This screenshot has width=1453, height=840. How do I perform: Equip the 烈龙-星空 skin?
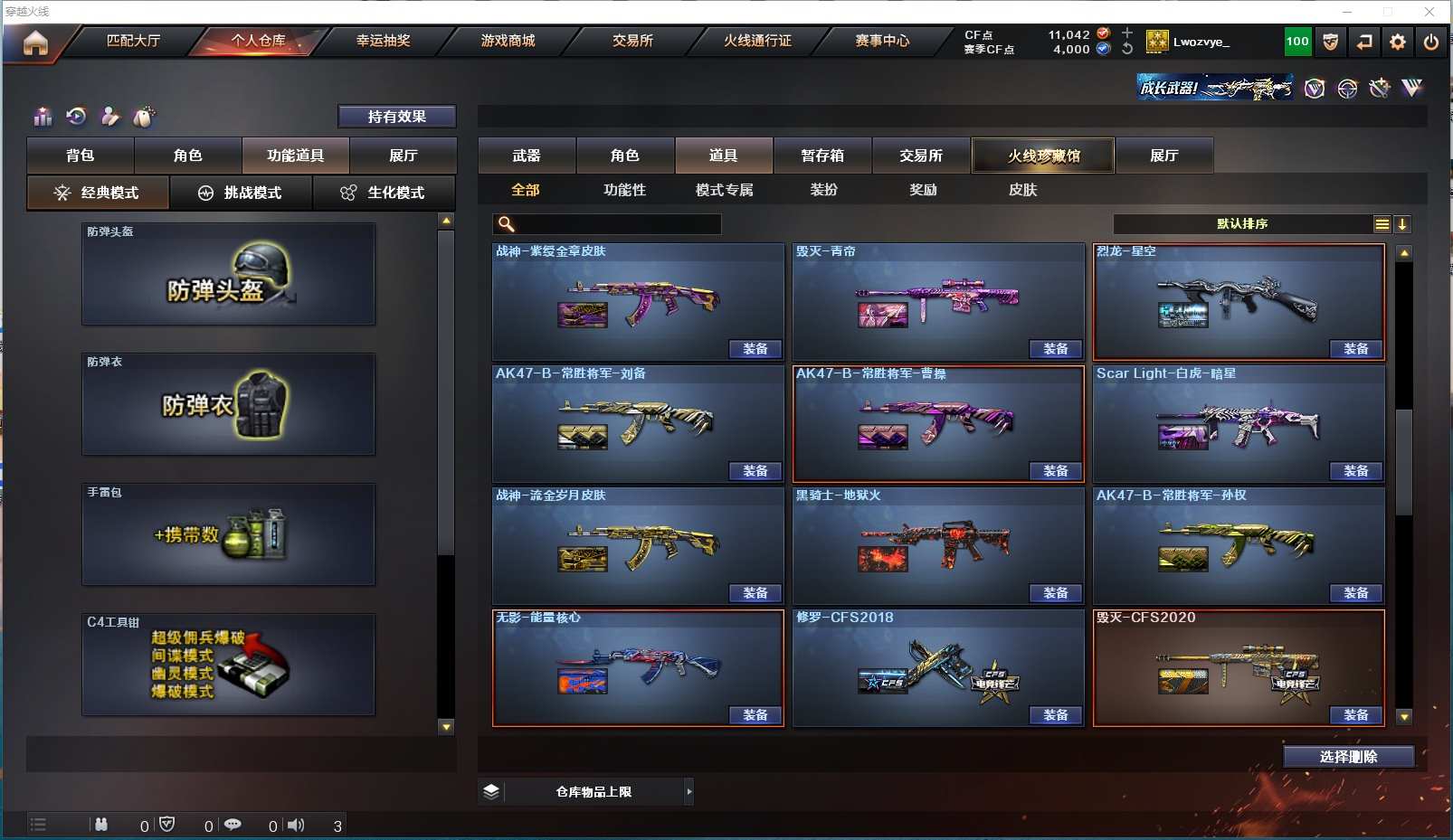point(1355,349)
